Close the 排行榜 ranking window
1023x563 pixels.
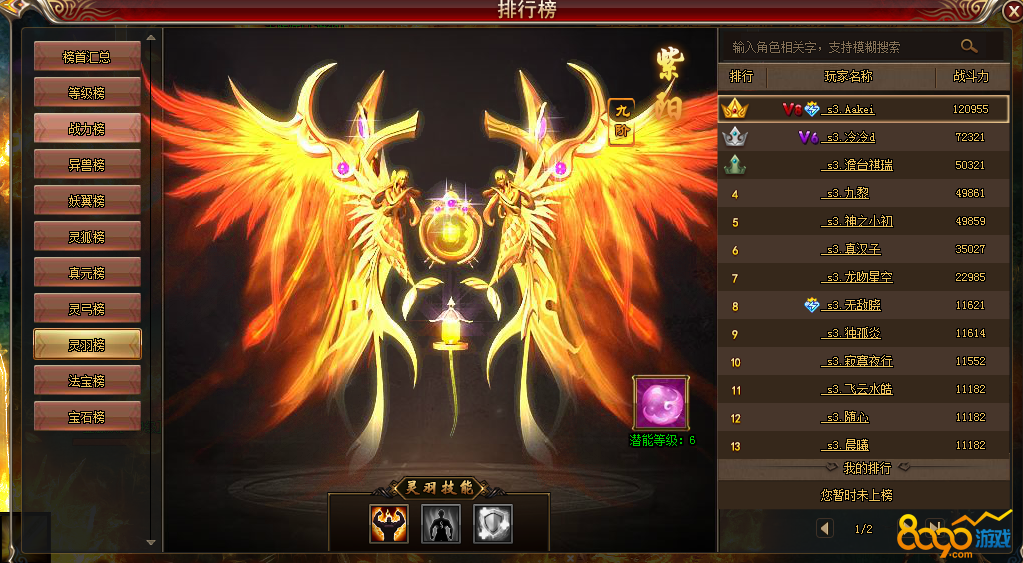click(1010, 11)
